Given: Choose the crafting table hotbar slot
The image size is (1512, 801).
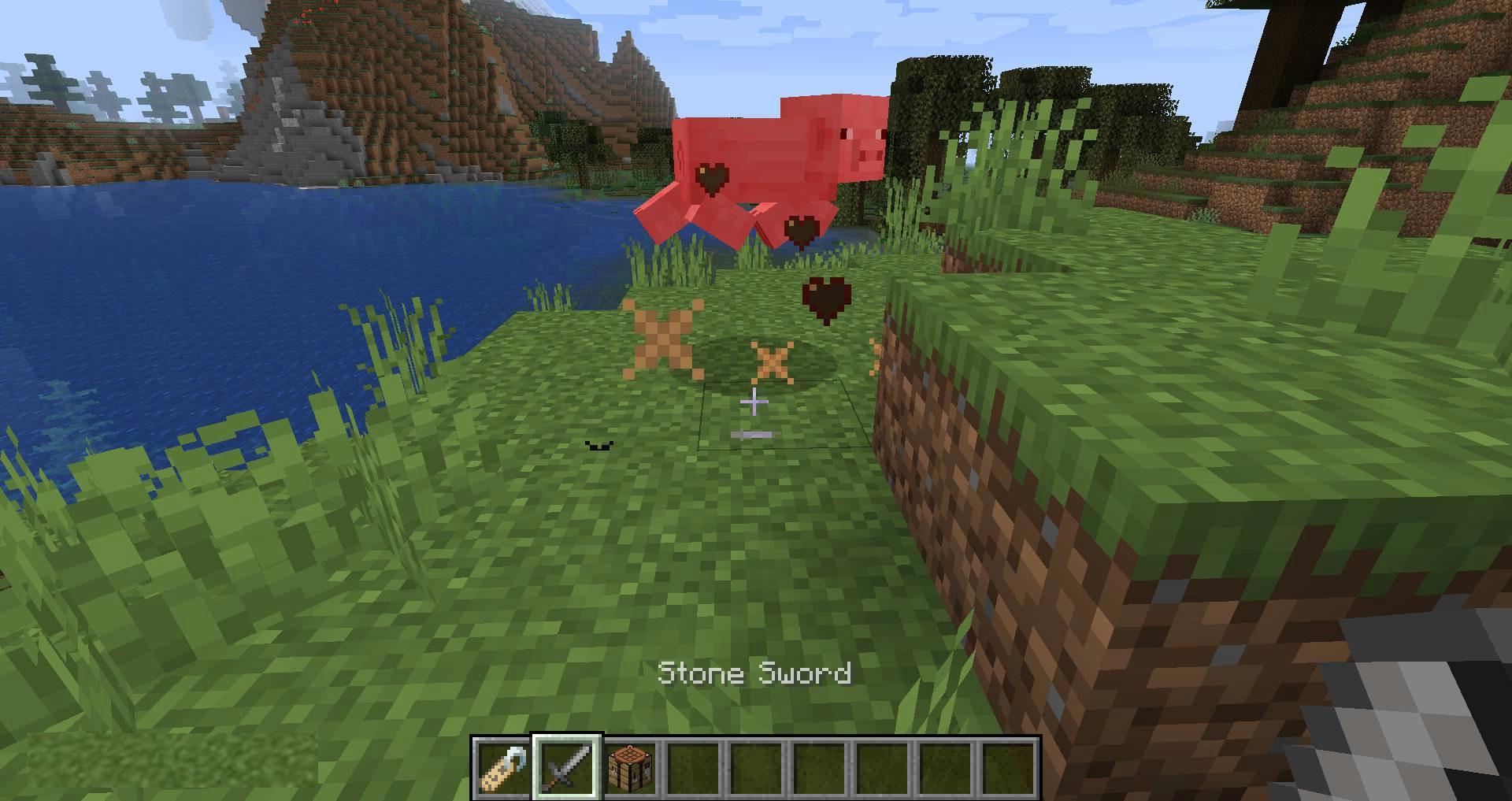Looking at the screenshot, I should 630,766.
